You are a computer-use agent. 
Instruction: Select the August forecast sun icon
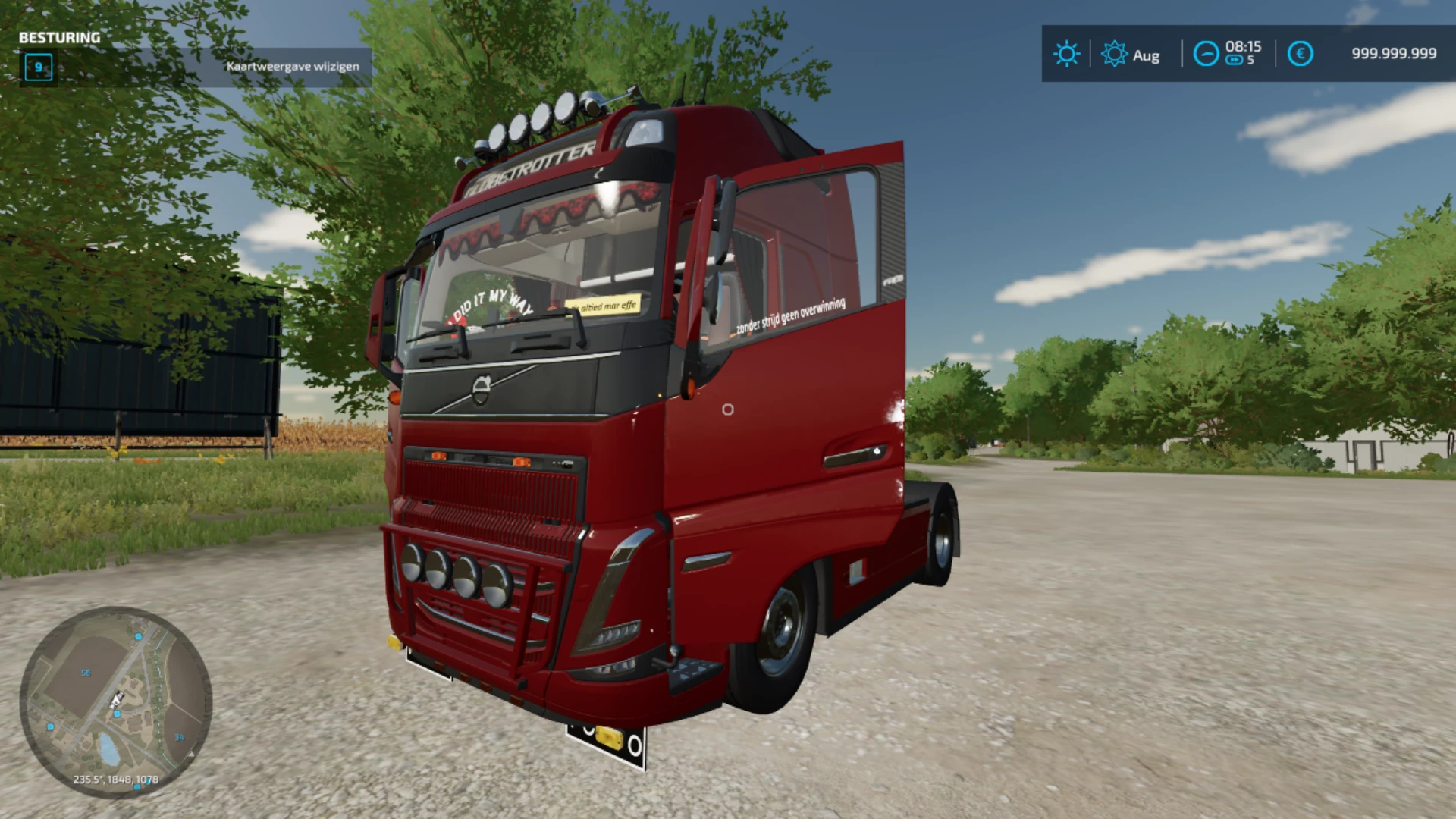1114,54
